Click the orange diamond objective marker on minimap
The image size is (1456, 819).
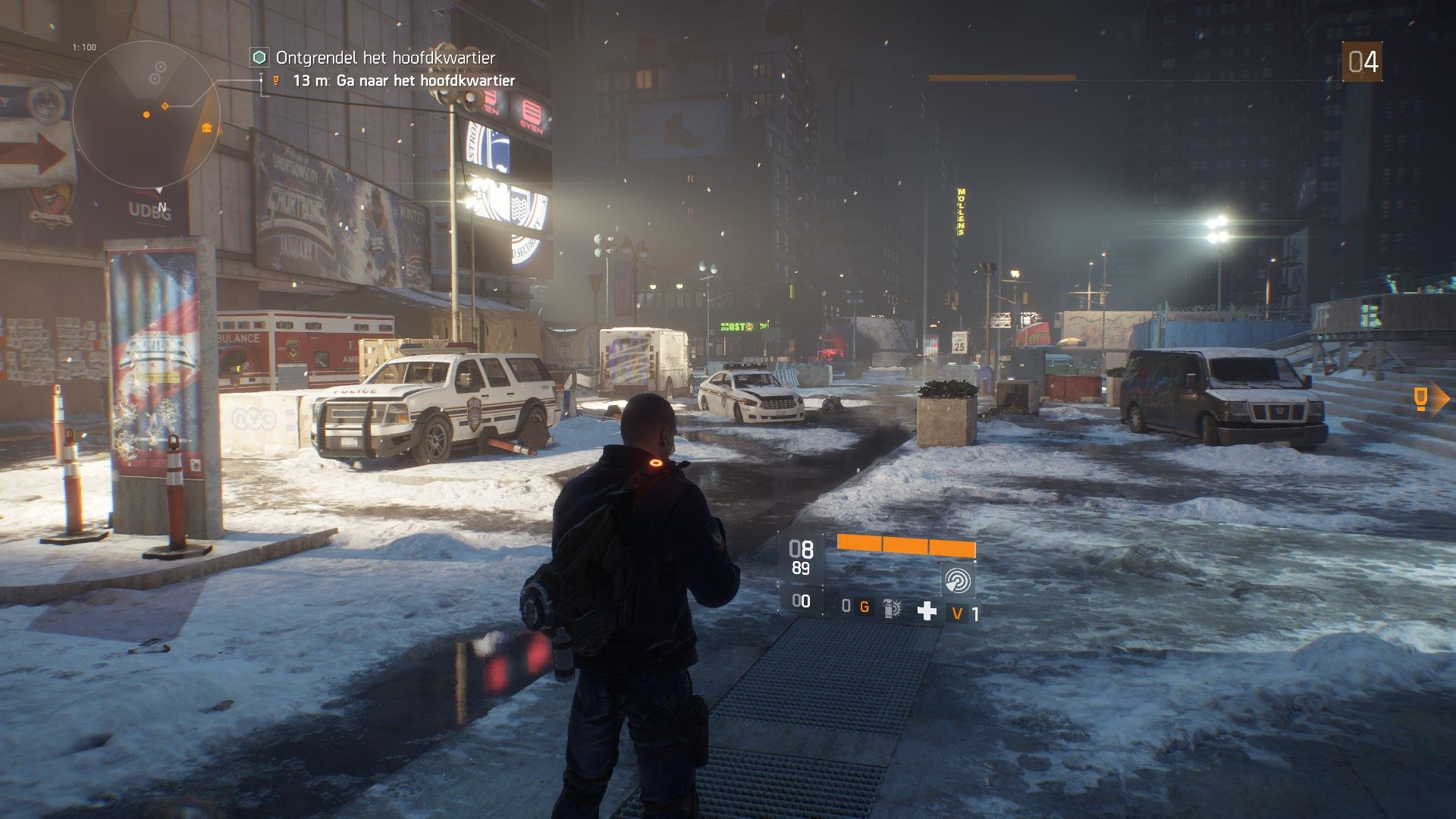(x=165, y=106)
